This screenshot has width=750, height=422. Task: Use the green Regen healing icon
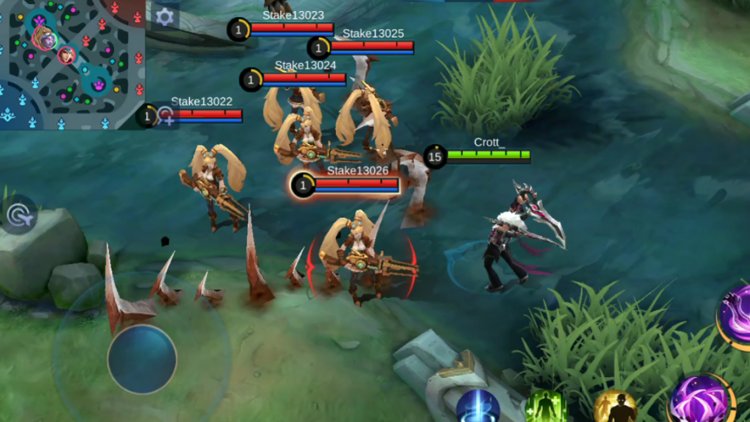pyautogui.click(x=546, y=407)
